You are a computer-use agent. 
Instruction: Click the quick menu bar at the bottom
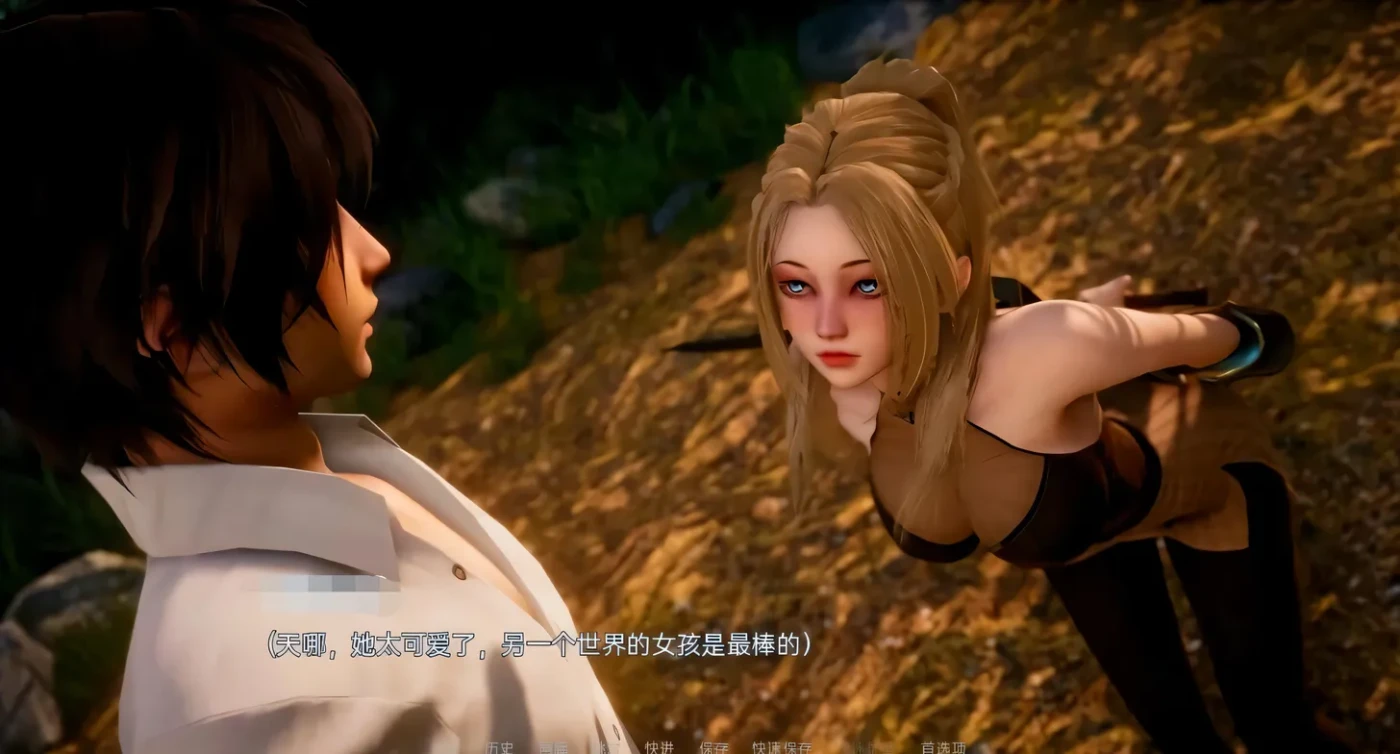click(x=700, y=748)
